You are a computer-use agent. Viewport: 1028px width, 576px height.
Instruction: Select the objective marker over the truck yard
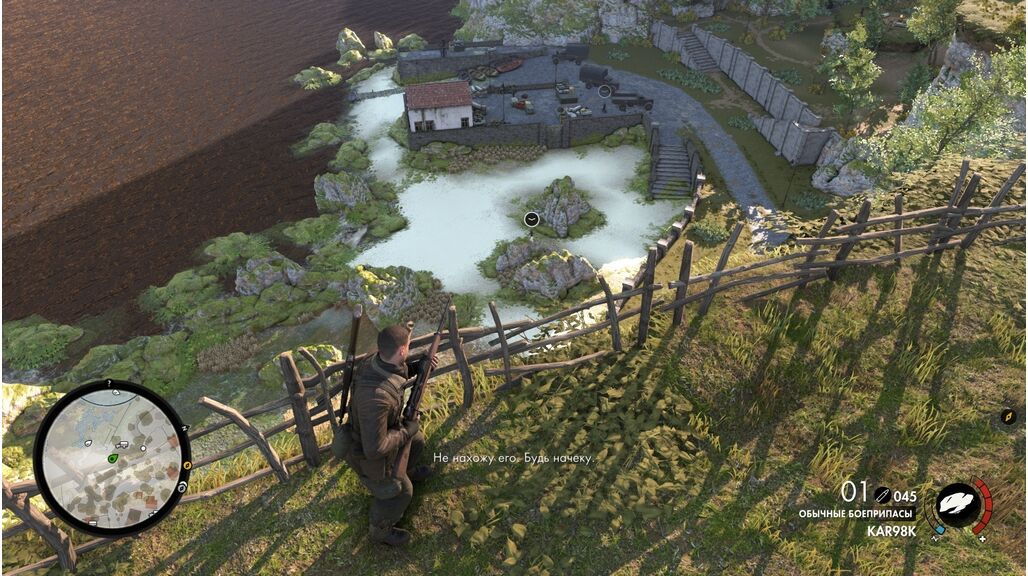click(x=604, y=91)
